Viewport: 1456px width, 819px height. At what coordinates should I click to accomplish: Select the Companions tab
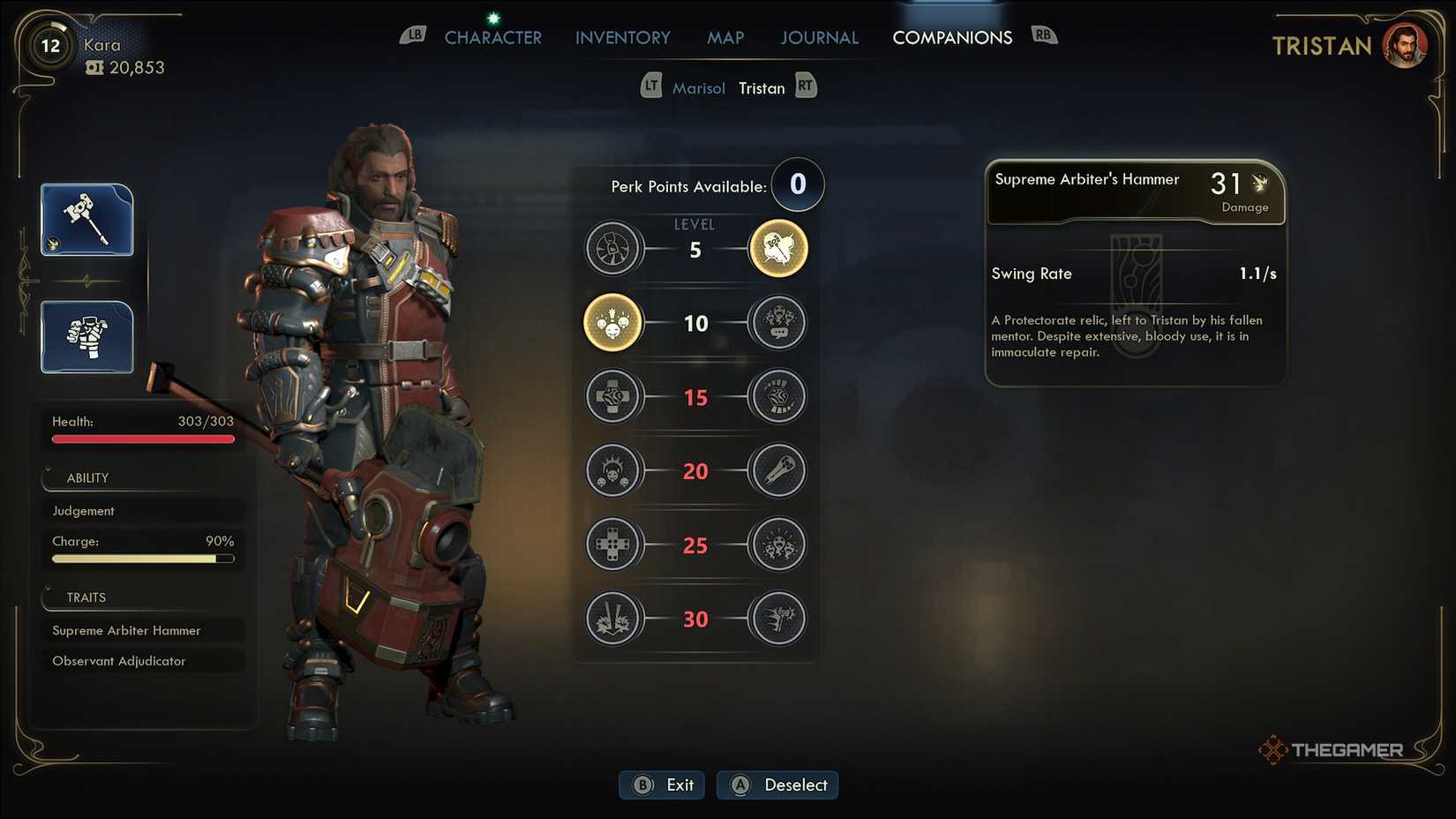click(951, 38)
